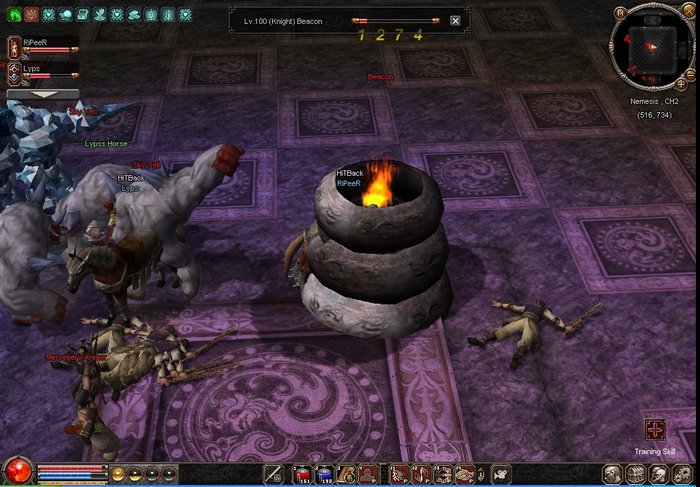The width and height of the screenshot is (700, 487).
Task: Open the Training Skill icon
Action: 655,430
